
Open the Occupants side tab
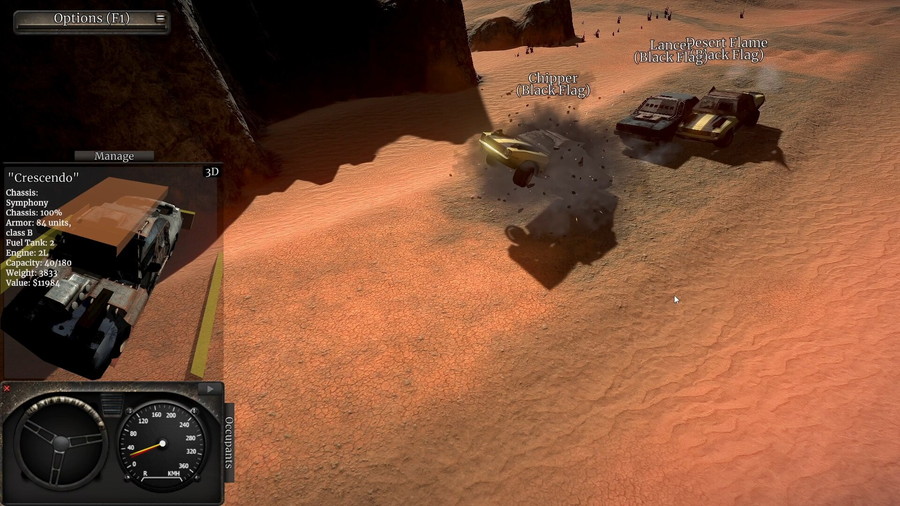point(229,442)
